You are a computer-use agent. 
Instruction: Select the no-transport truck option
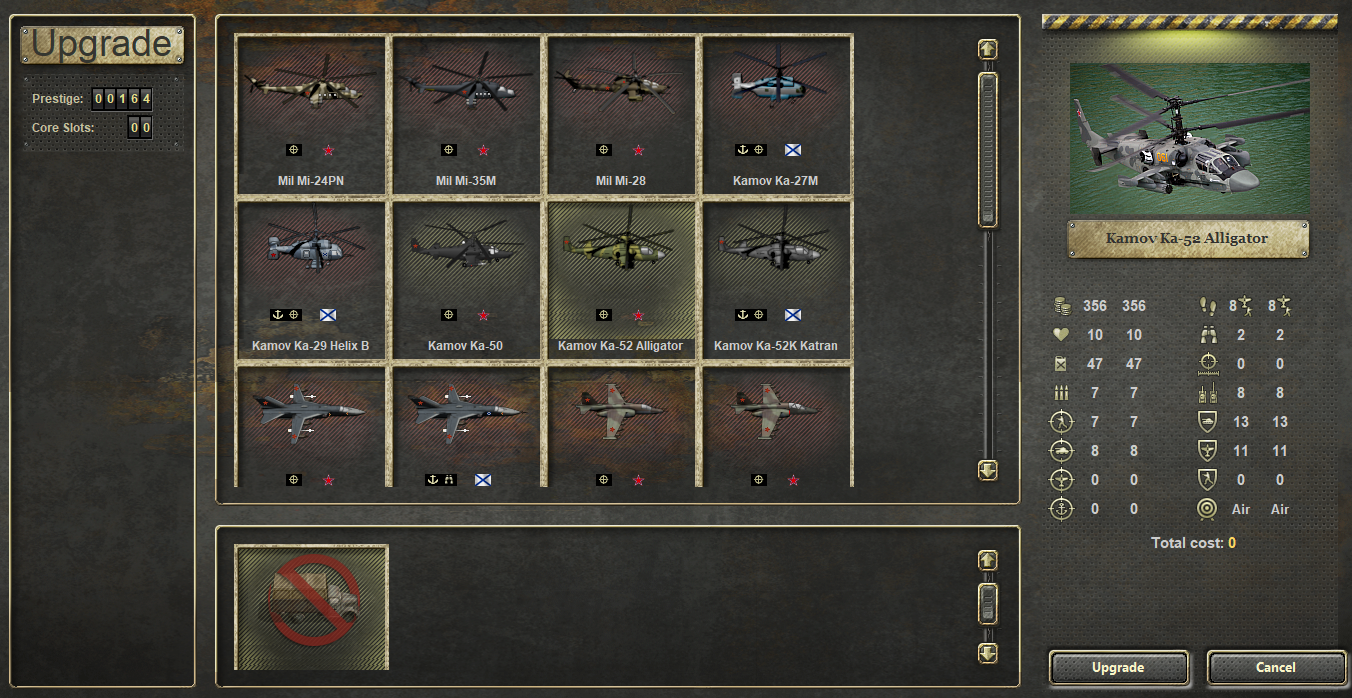(x=312, y=607)
